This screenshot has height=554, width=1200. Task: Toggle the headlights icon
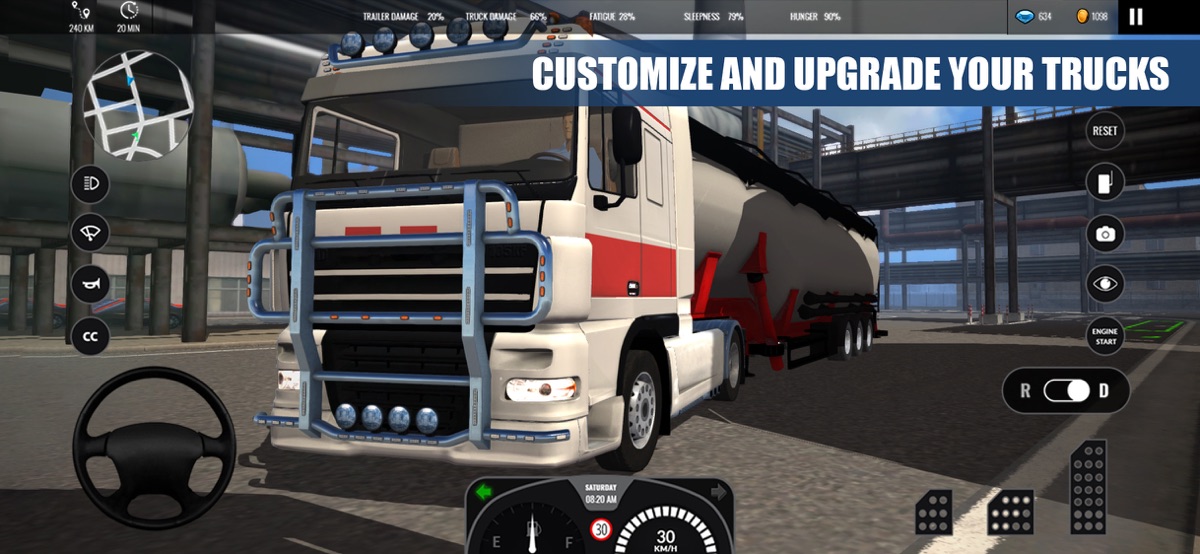click(x=90, y=184)
